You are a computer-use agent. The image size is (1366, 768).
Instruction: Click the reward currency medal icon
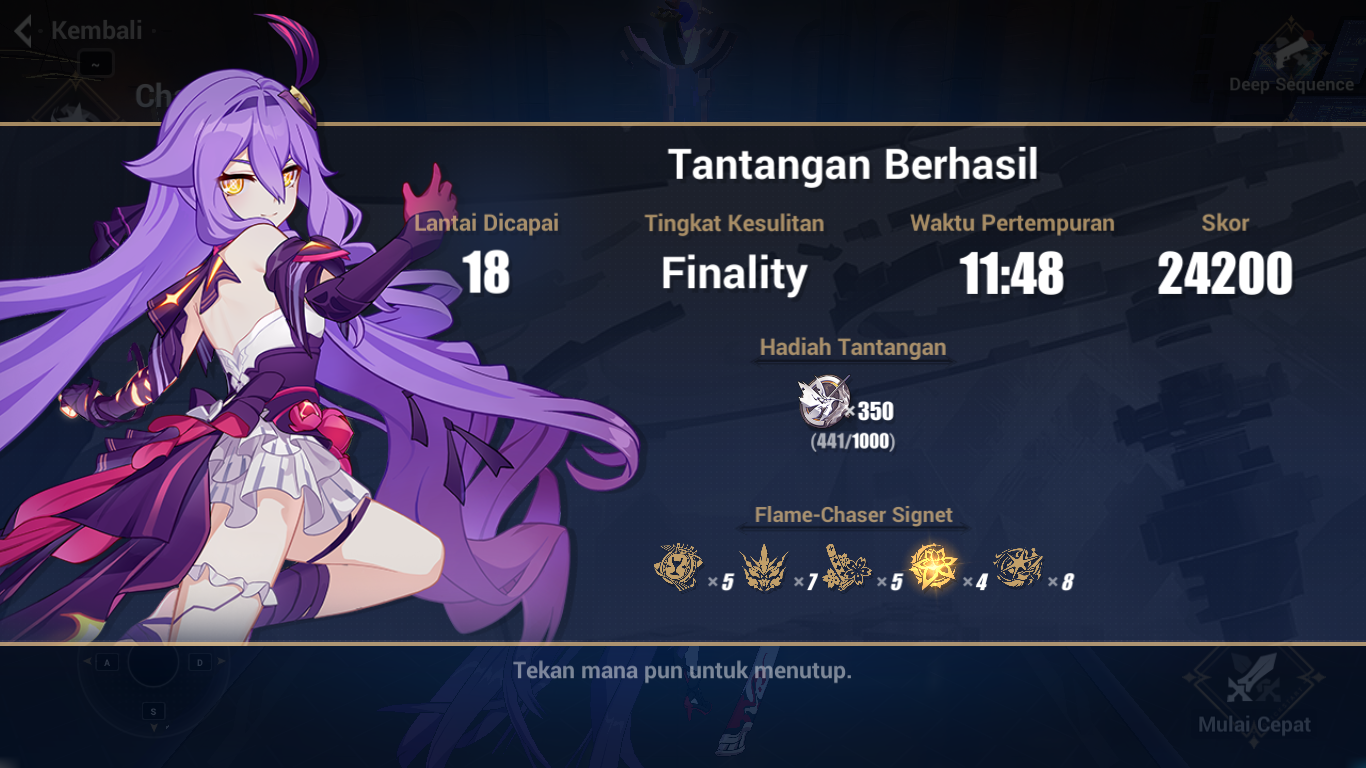822,400
